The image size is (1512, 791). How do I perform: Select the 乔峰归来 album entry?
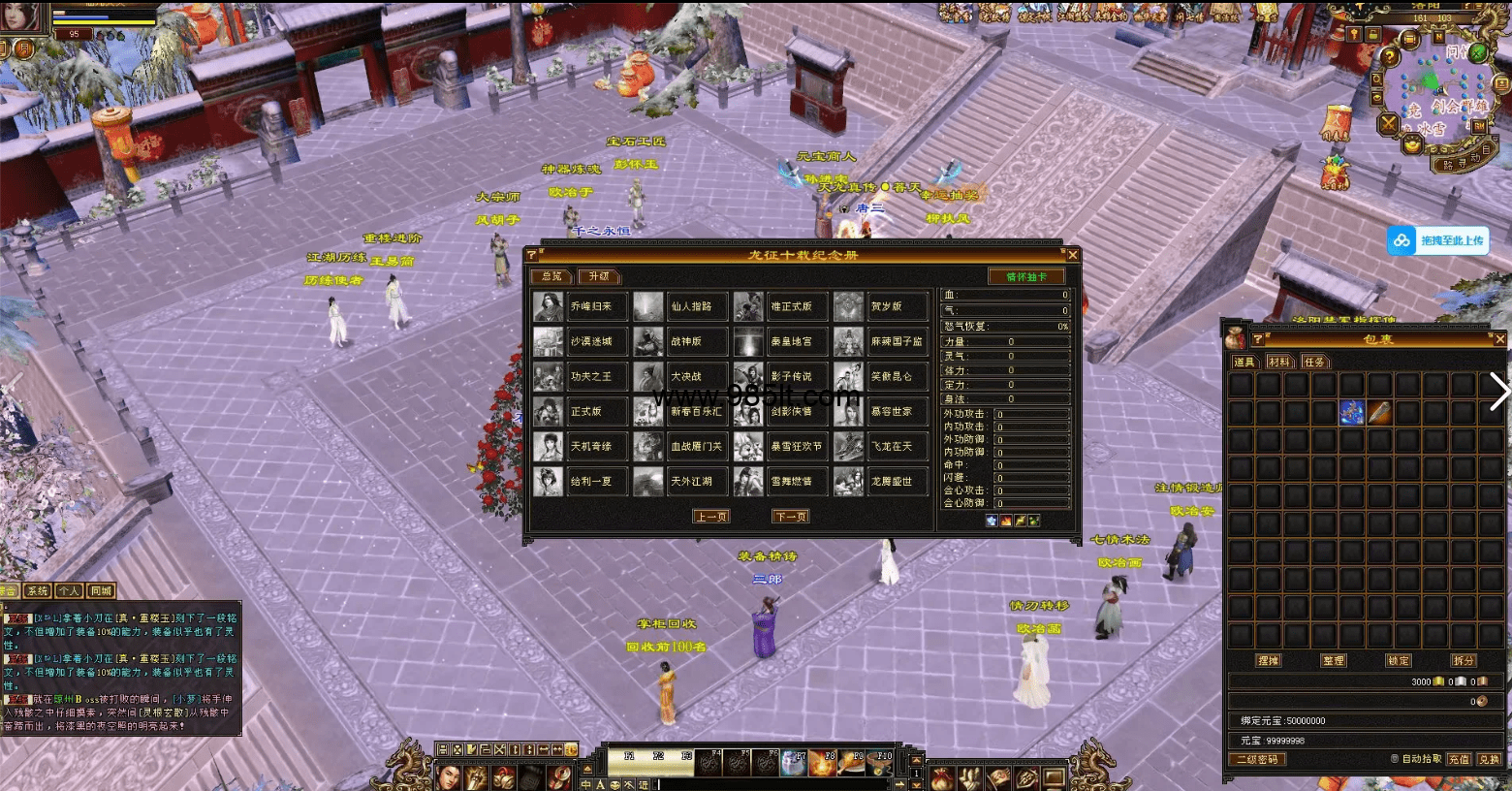[590, 306]
